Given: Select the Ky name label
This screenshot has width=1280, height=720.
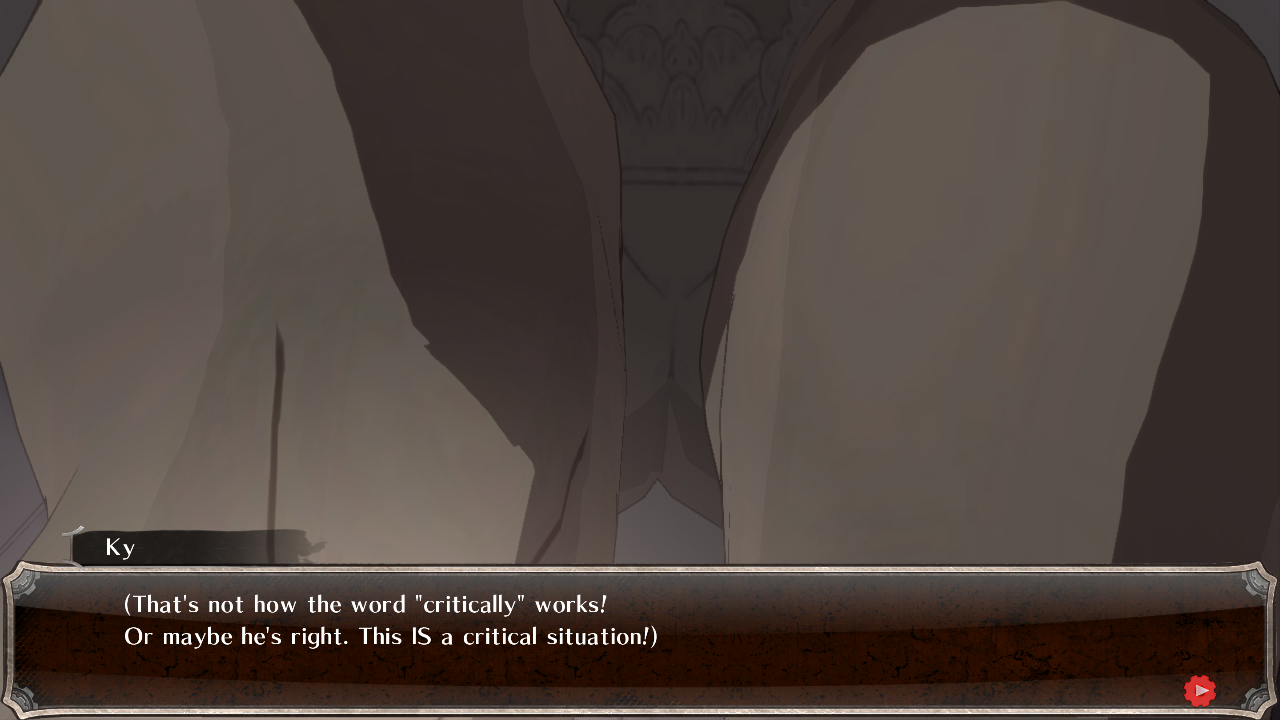Looking at the screenshot, I should (x=120, y=548).
